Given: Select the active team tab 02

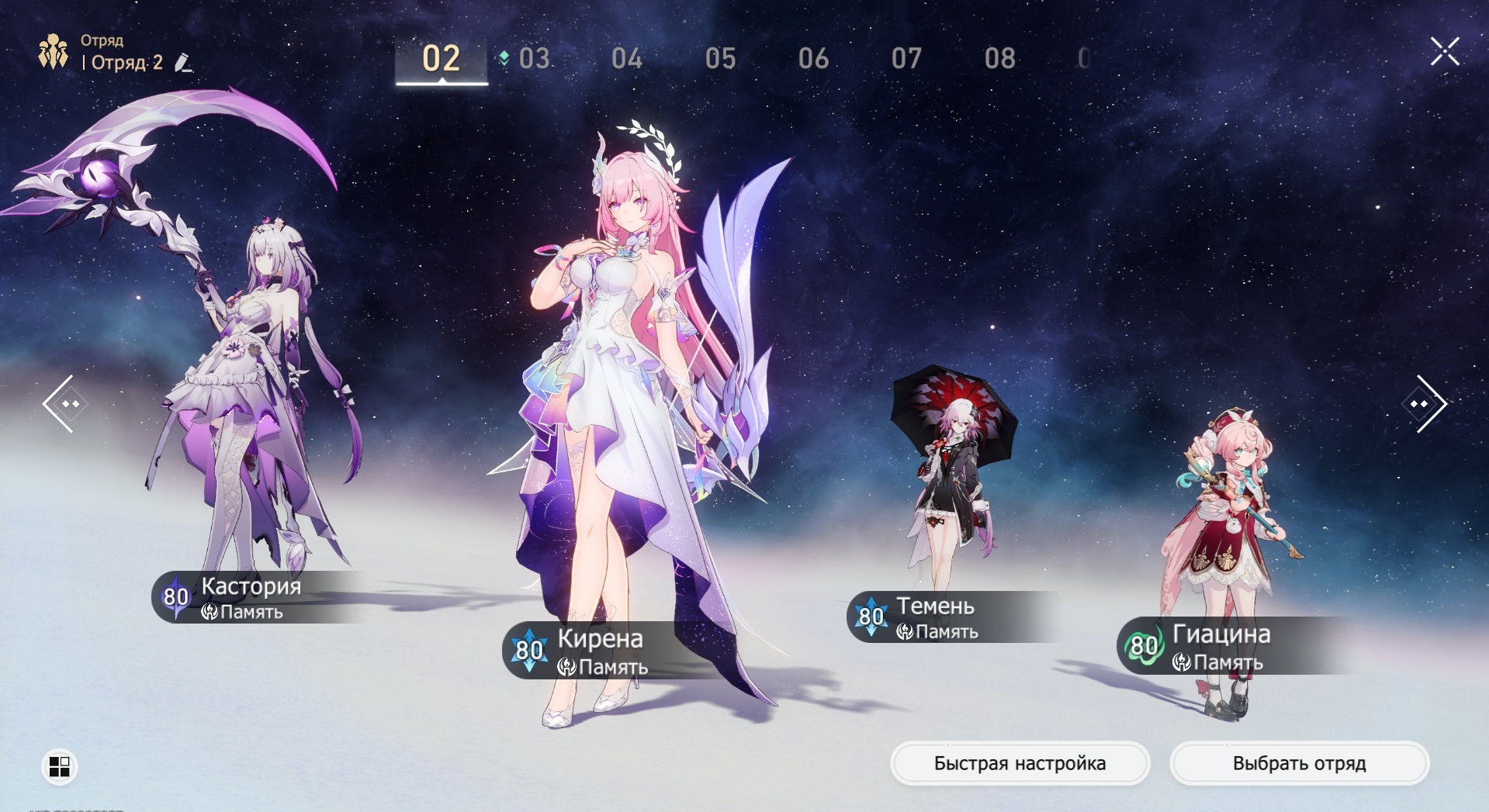Looking at the screenshot, I should [442, 59].
